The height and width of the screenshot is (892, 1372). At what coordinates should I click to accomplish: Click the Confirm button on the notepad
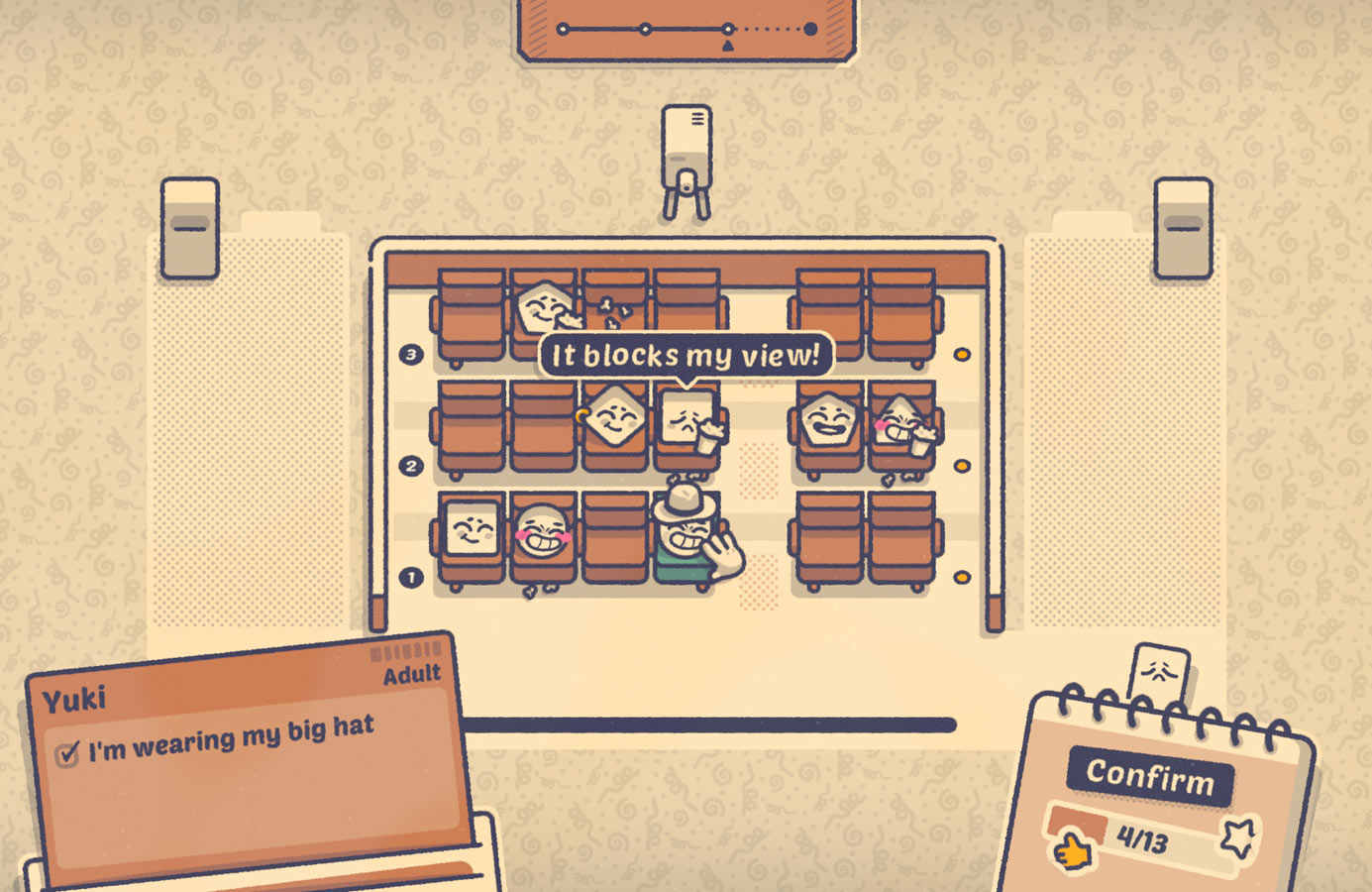coord(1149,776)
